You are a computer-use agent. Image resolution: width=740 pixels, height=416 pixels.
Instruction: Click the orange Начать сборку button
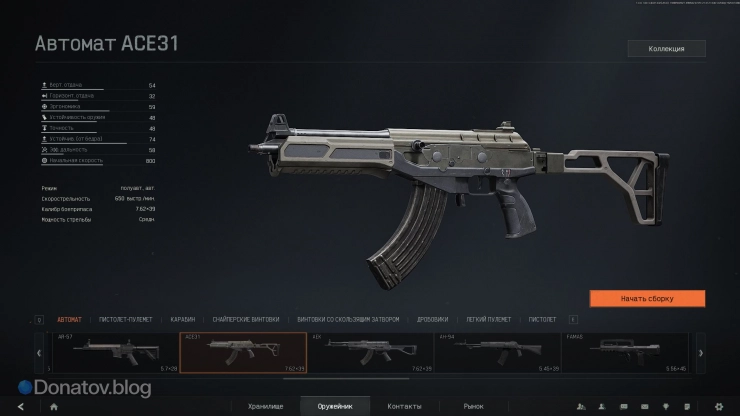click(647, 298)
